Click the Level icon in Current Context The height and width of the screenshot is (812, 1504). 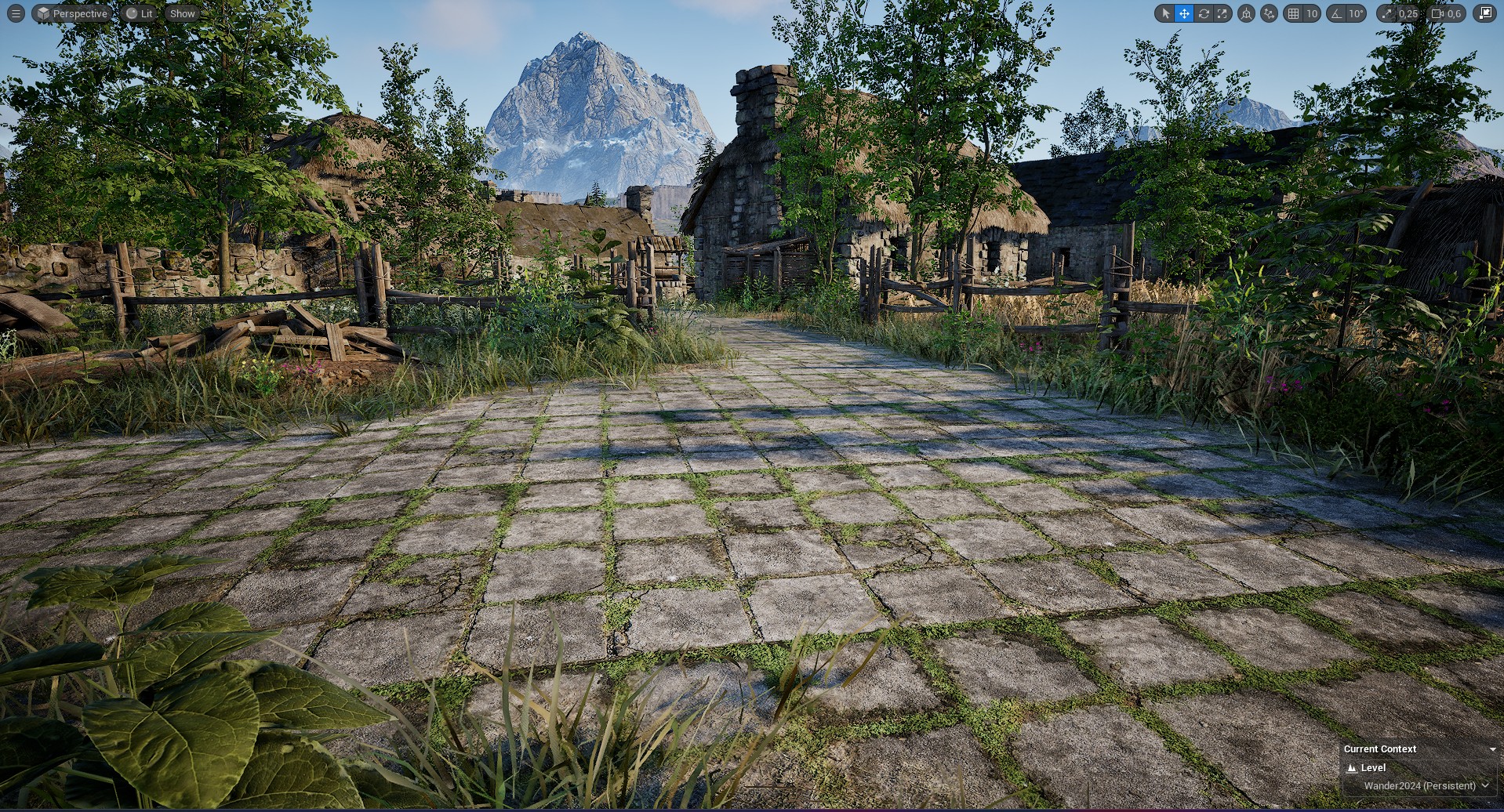click(1352, 768)
